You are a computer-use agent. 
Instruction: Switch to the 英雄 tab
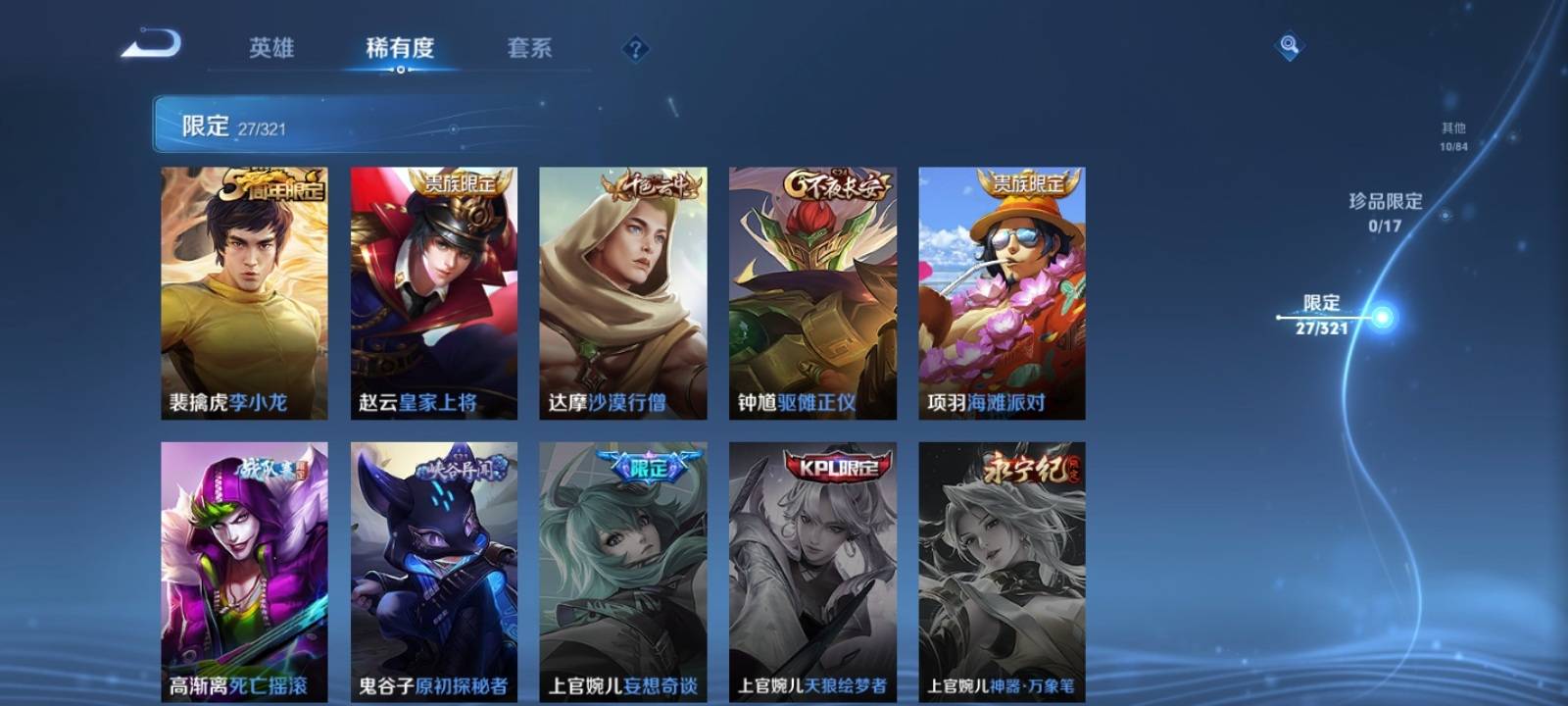271,48
